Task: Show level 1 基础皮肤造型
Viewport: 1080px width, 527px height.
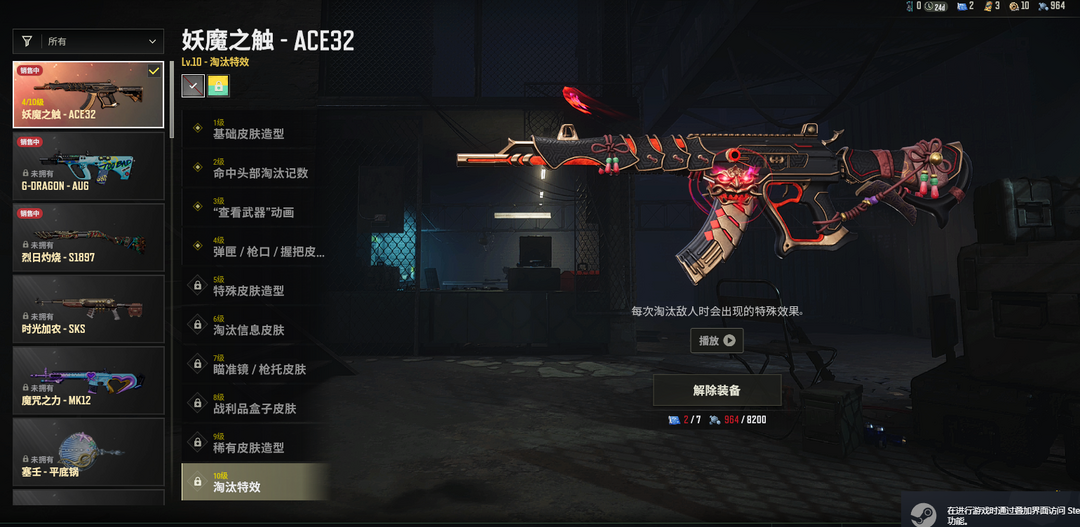Action: point(255,129)
